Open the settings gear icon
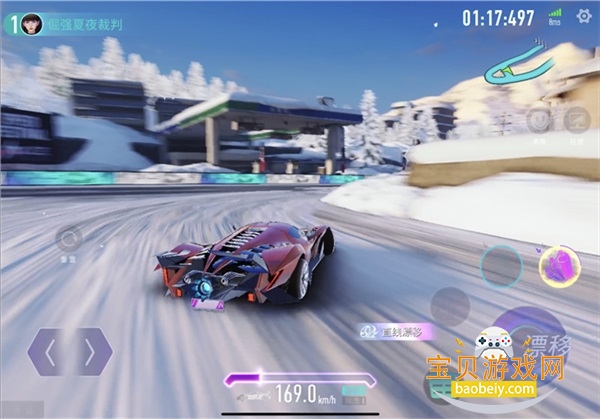The image size is (600, 419). (584, 16)
